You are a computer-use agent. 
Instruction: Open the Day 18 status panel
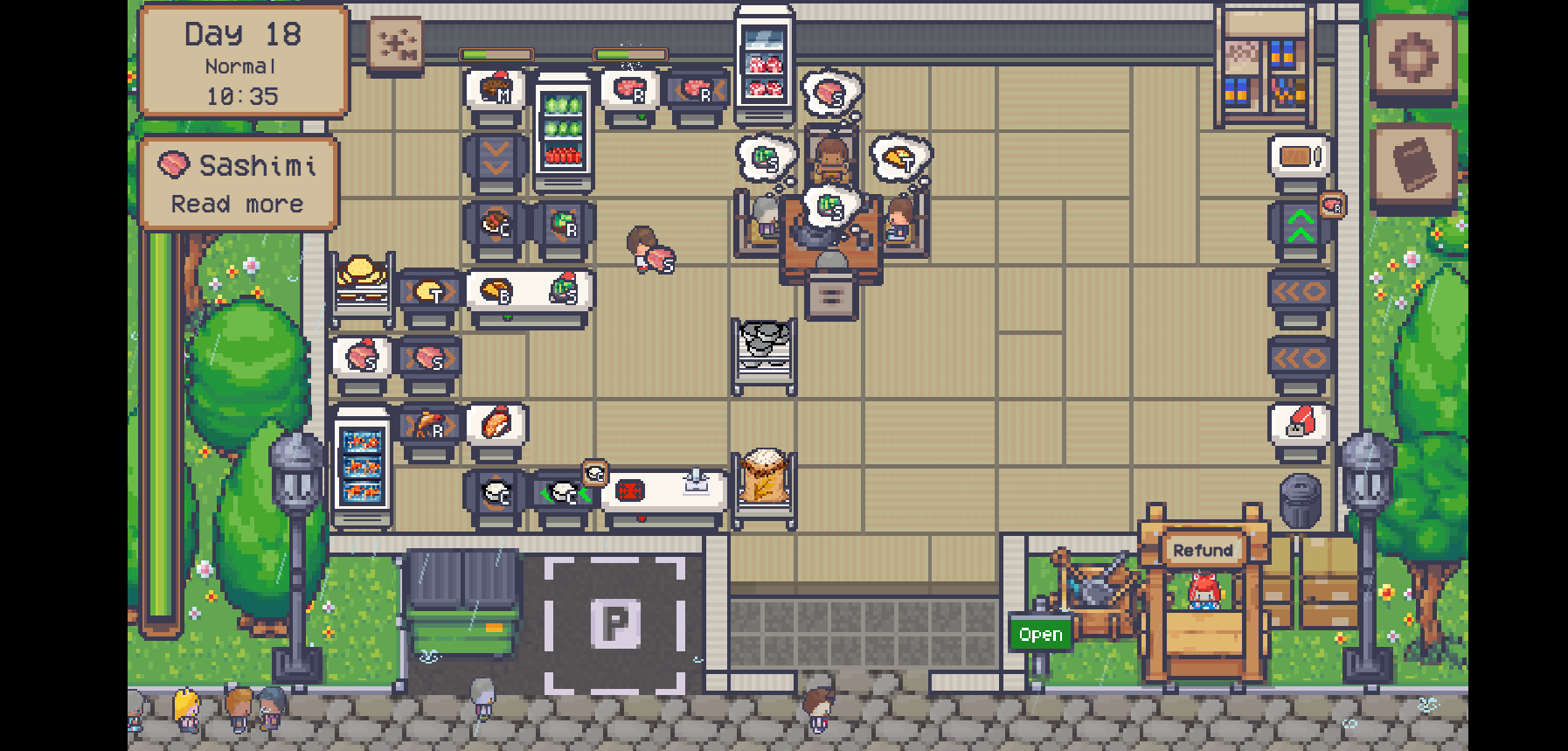[x=242, y=61]
